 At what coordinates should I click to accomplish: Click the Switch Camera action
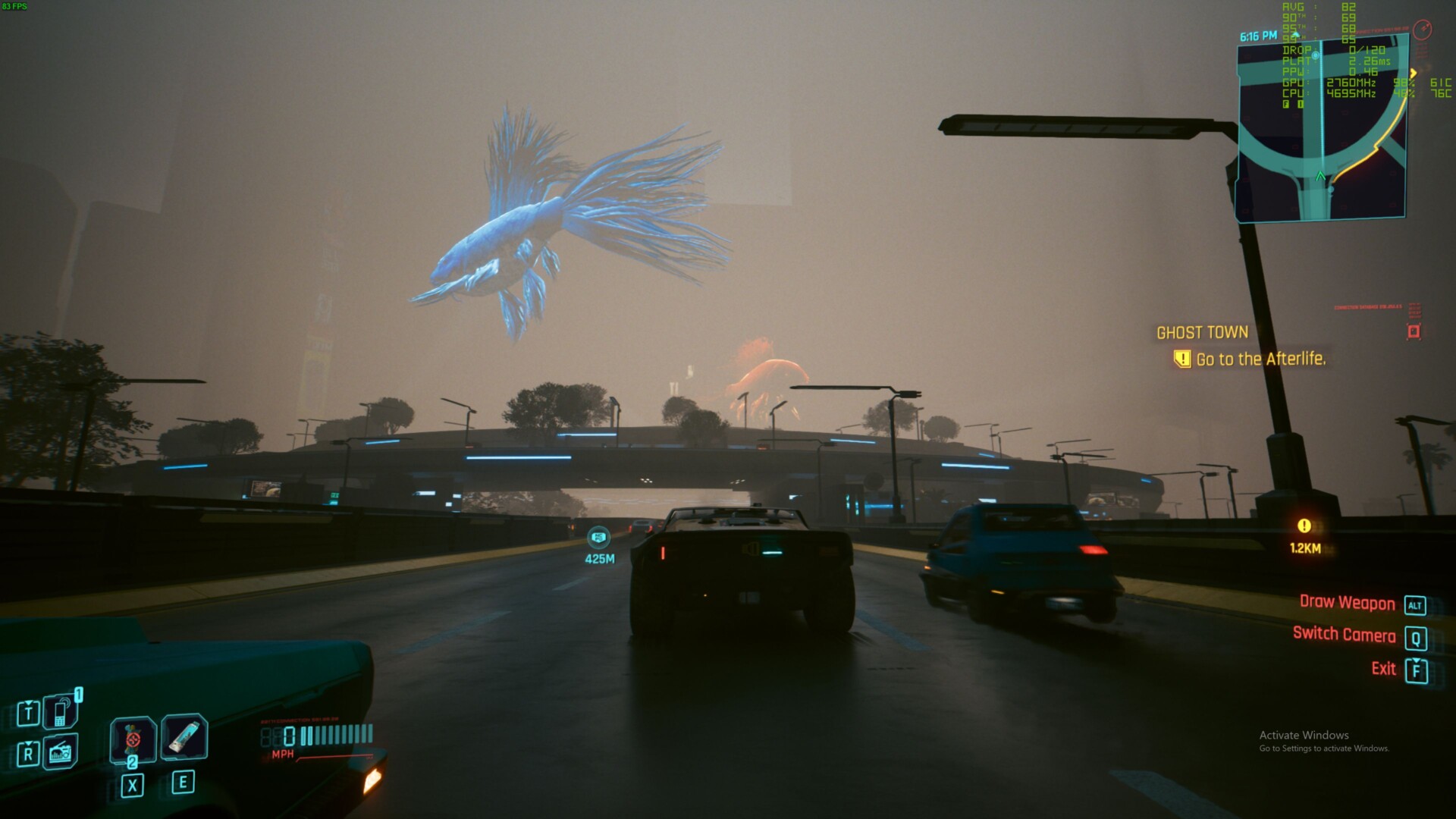pos(1344,635)
